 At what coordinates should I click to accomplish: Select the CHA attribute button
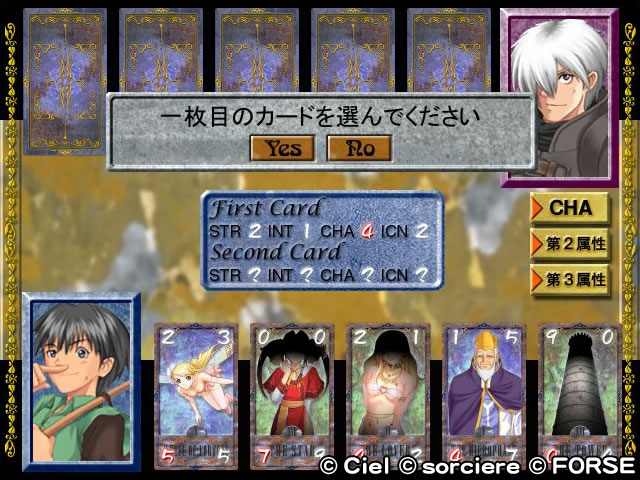tap(570, 208)
